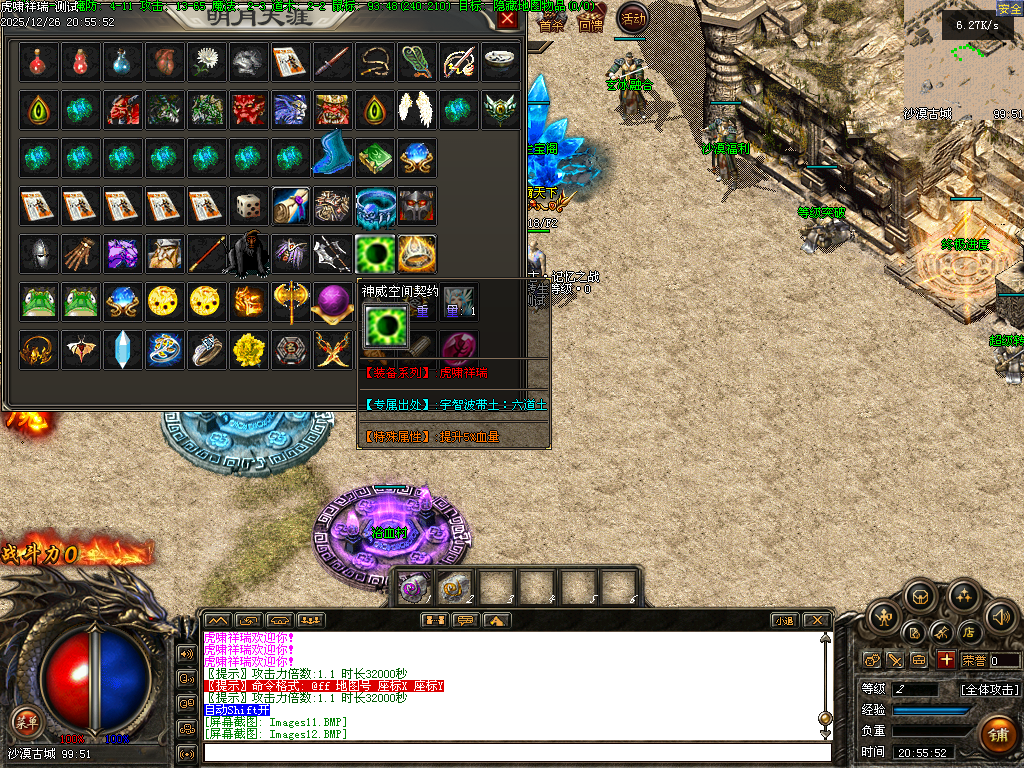Choose the golden flame ring item

point(416,254)
